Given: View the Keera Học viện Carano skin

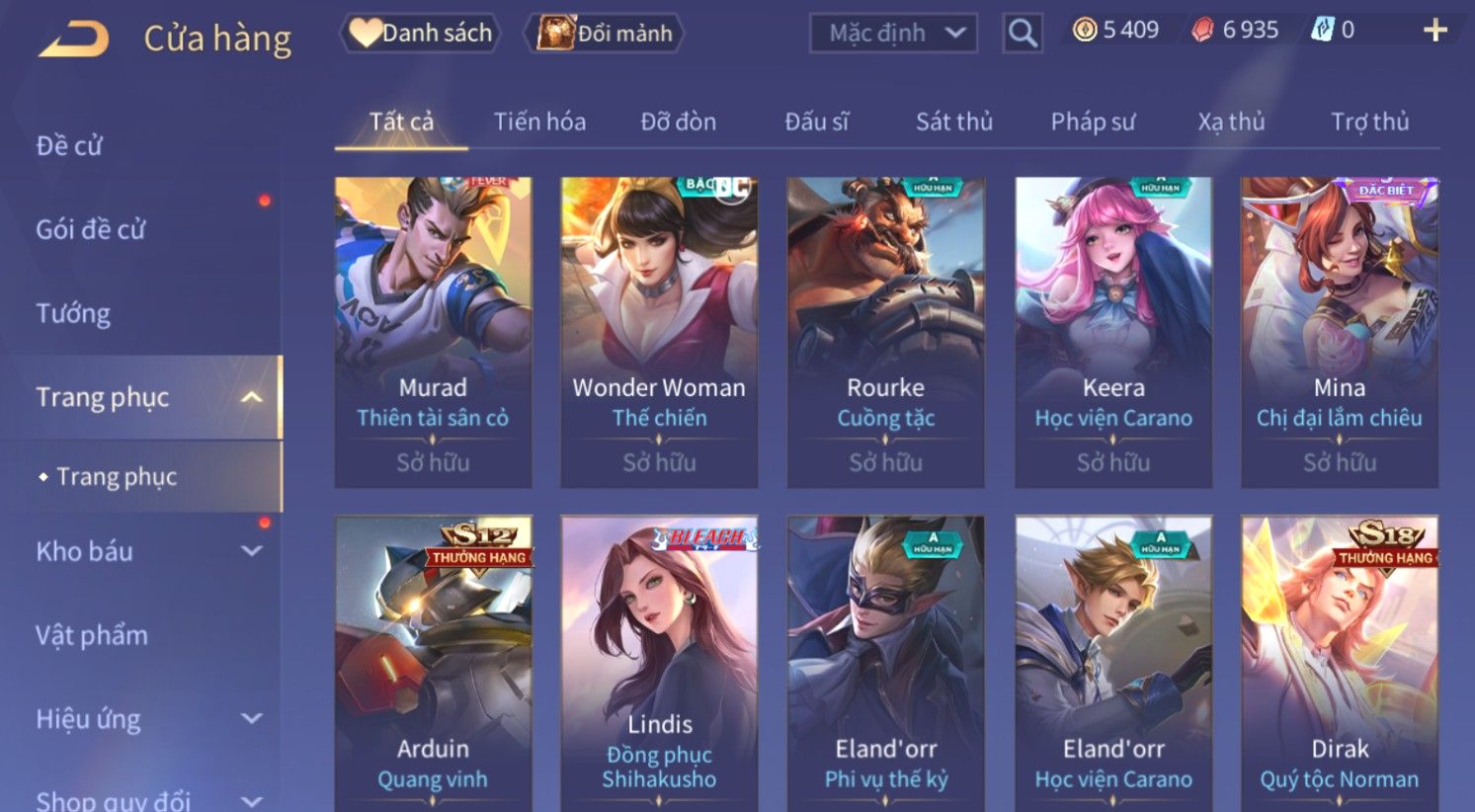Looking at the screenshot, I should point(1113,331).
